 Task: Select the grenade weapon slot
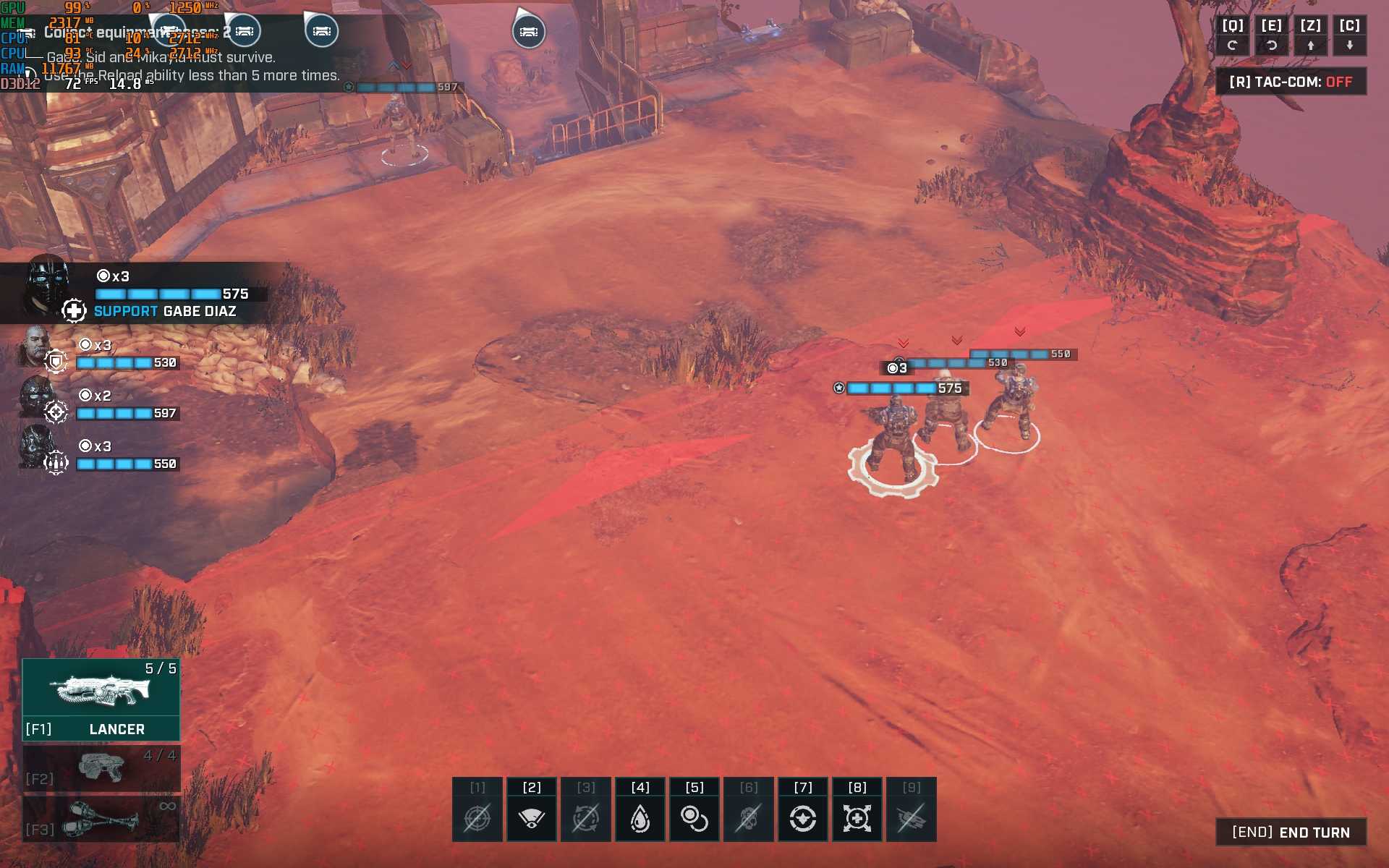point(101,819)
